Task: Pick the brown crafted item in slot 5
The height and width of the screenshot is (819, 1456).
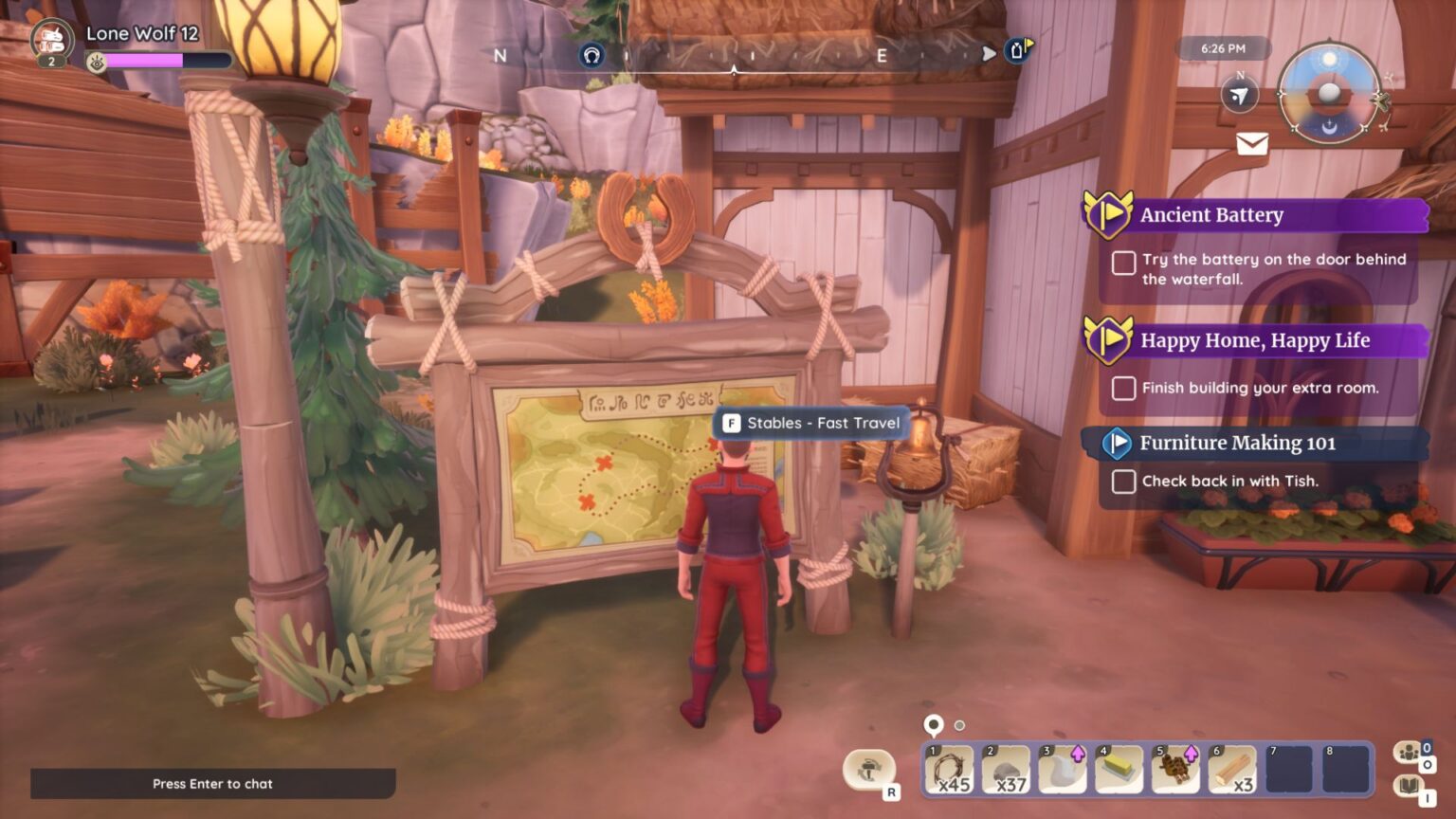Action: coord(1176,769)
